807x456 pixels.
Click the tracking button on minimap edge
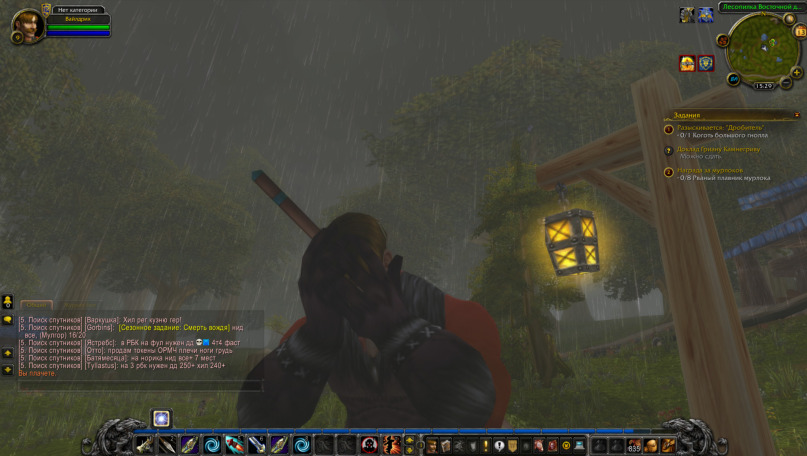click(721, 41)
